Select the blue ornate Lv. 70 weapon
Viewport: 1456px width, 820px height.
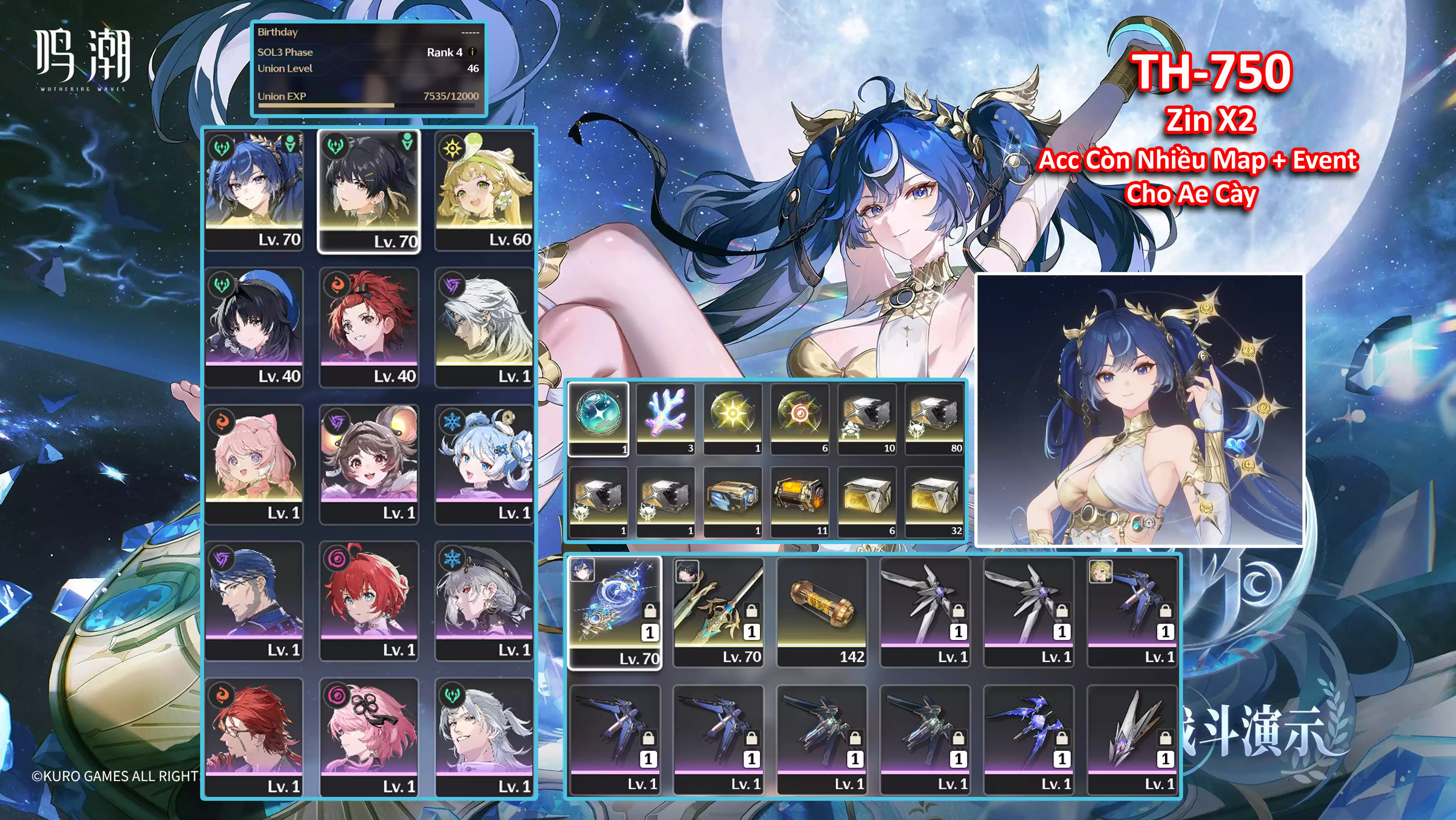click(x=615, y=612)
